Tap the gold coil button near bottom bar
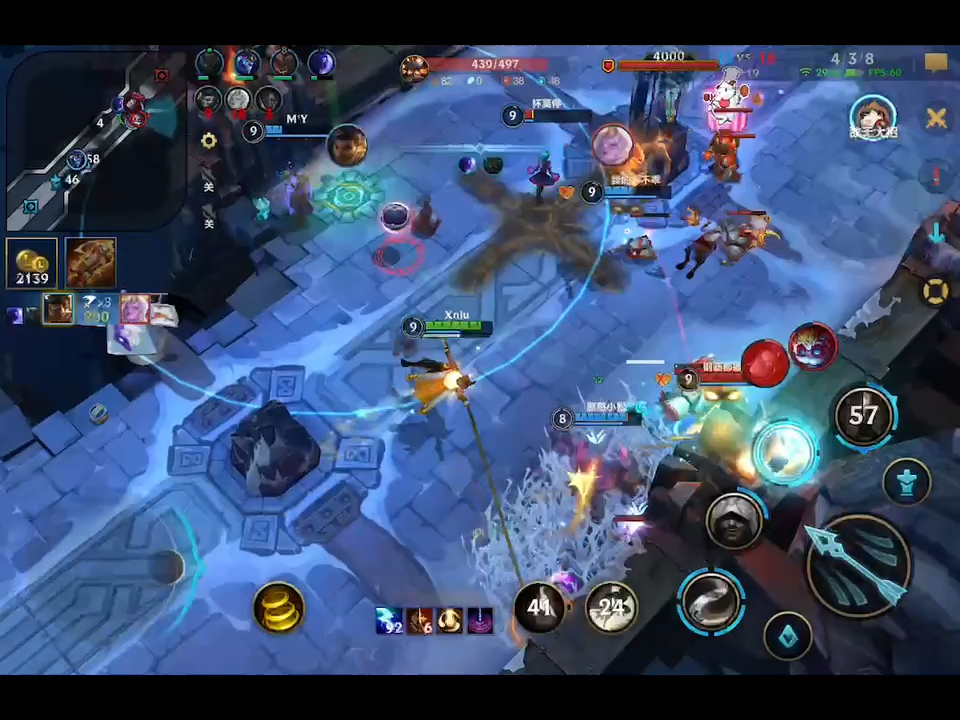Image resolution: width=960 pixels, height=720 pixels. pyautogui.click(x=279, y=606)
